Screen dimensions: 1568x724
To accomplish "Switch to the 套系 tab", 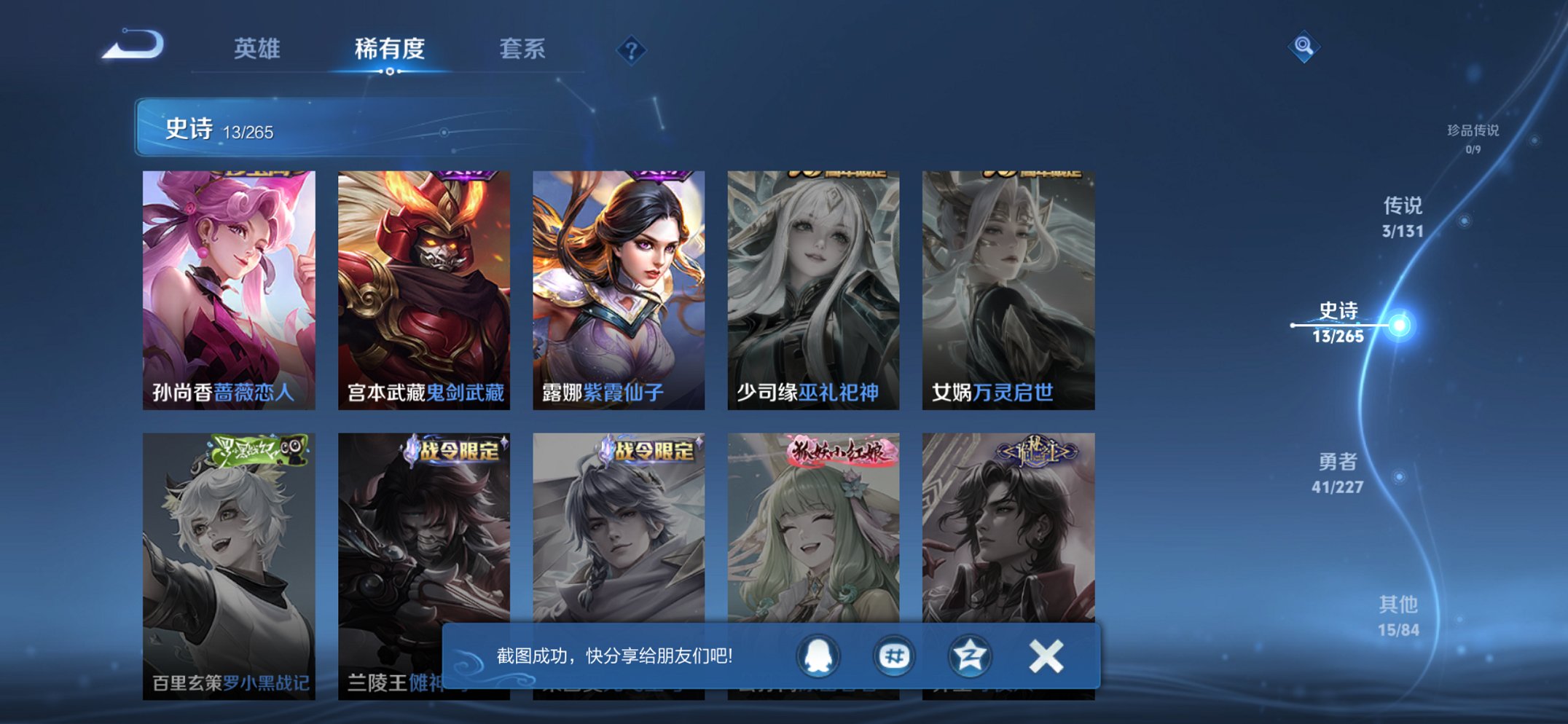I will (x=522, y=50).
